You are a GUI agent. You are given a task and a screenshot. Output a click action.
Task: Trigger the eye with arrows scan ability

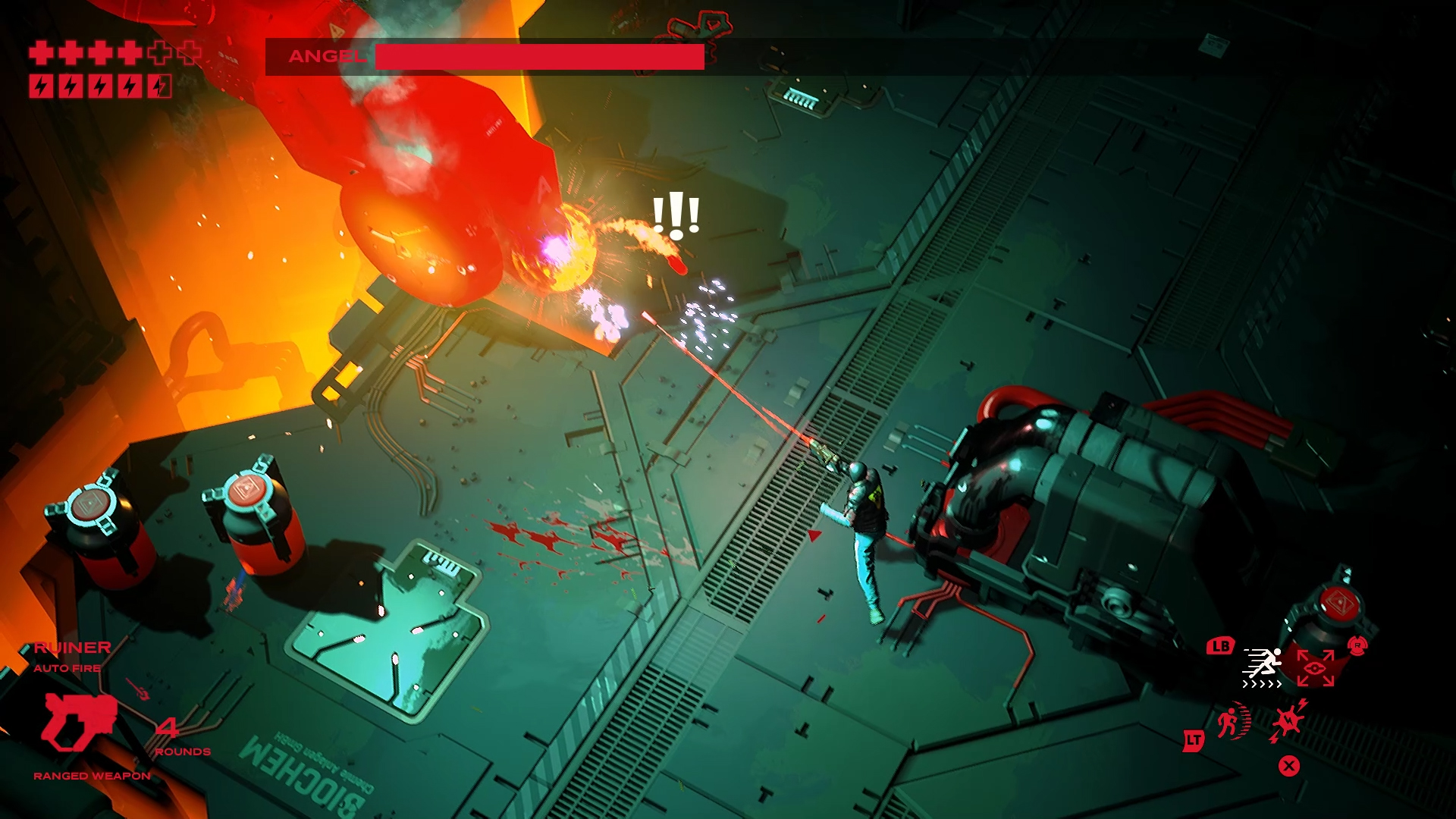tap(1315, 667)
